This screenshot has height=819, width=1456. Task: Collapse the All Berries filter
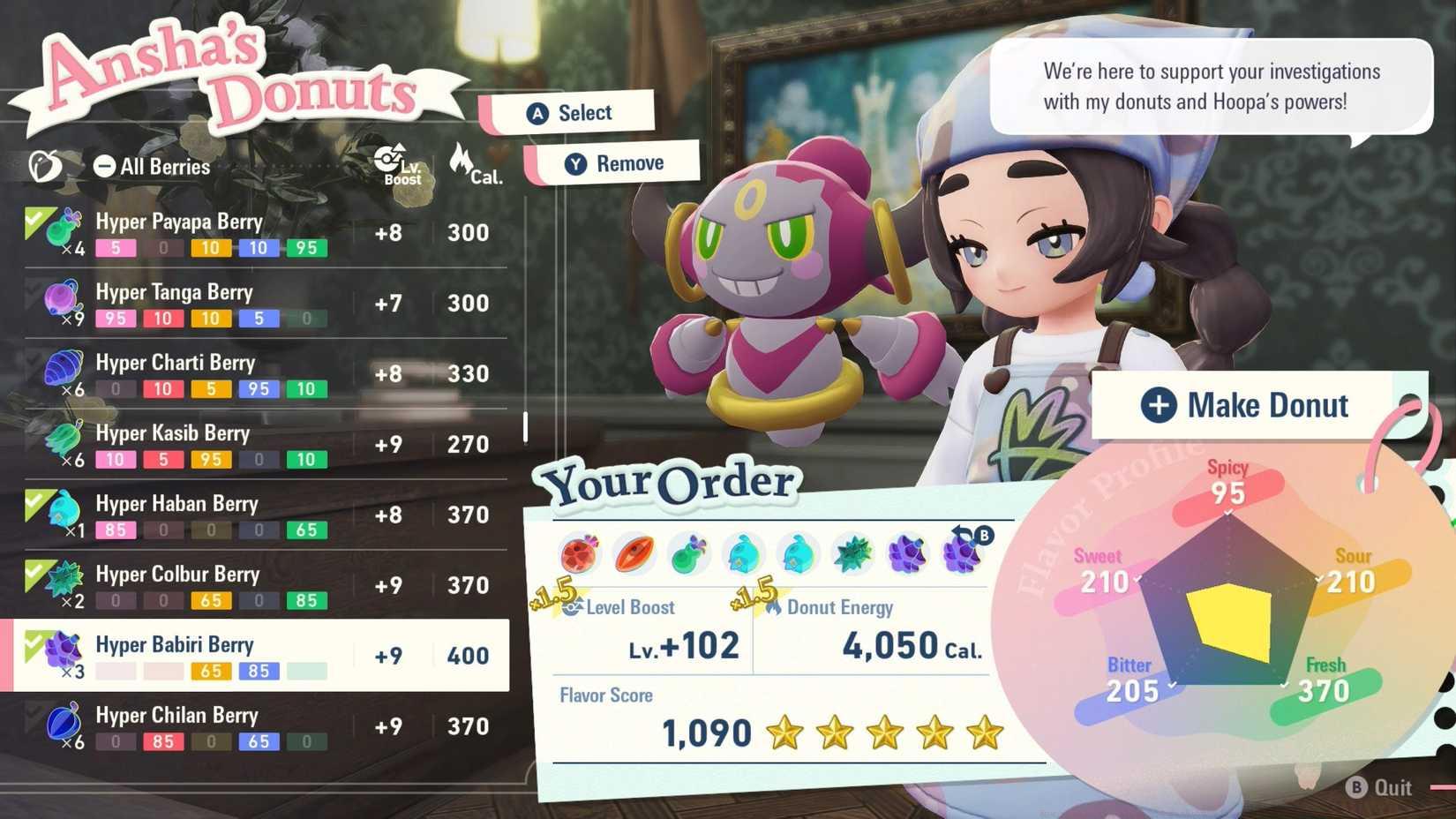click(x=105, y=165)
